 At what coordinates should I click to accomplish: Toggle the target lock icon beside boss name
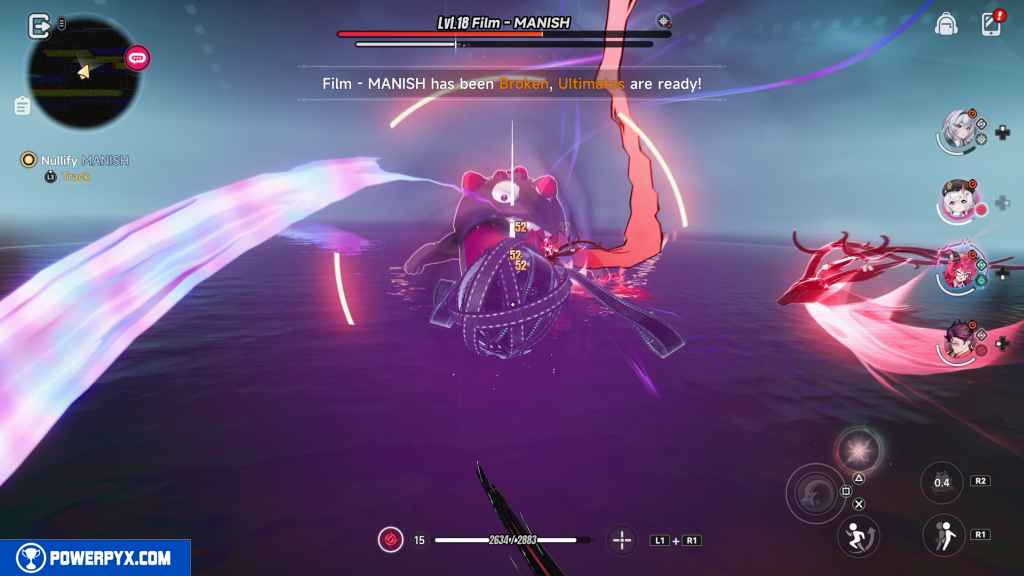664,21
